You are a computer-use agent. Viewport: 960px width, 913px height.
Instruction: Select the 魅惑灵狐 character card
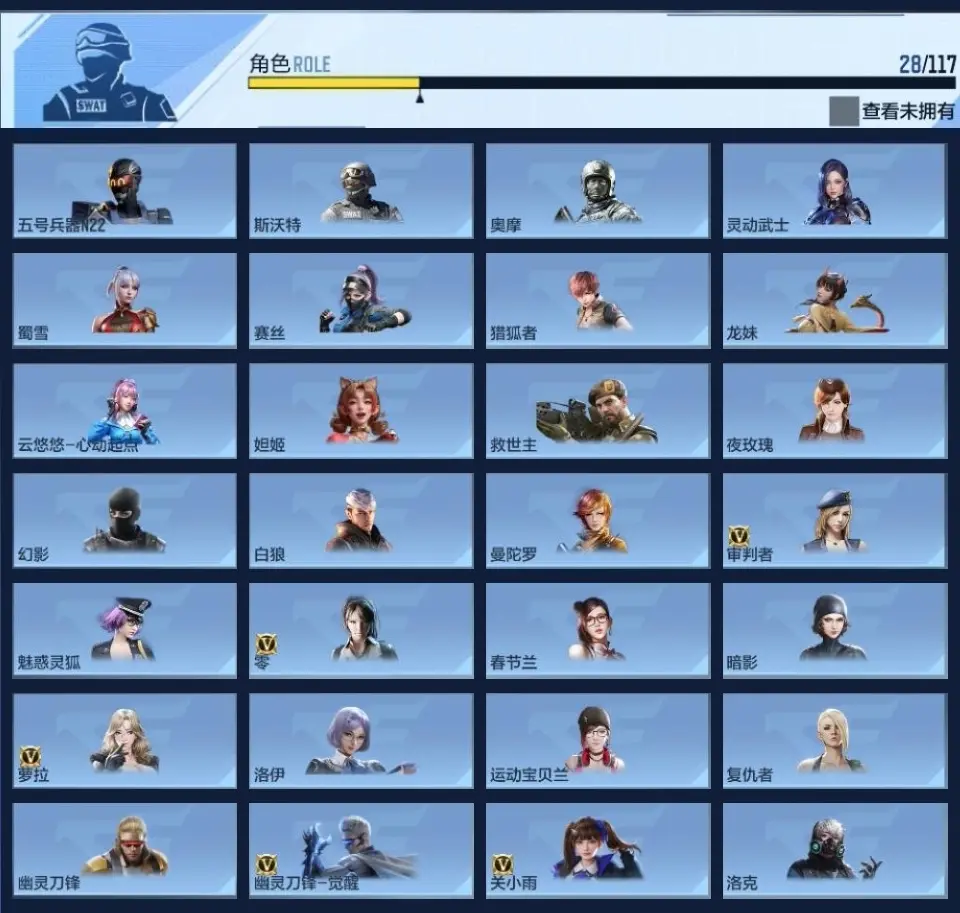[x=125, y=630]
